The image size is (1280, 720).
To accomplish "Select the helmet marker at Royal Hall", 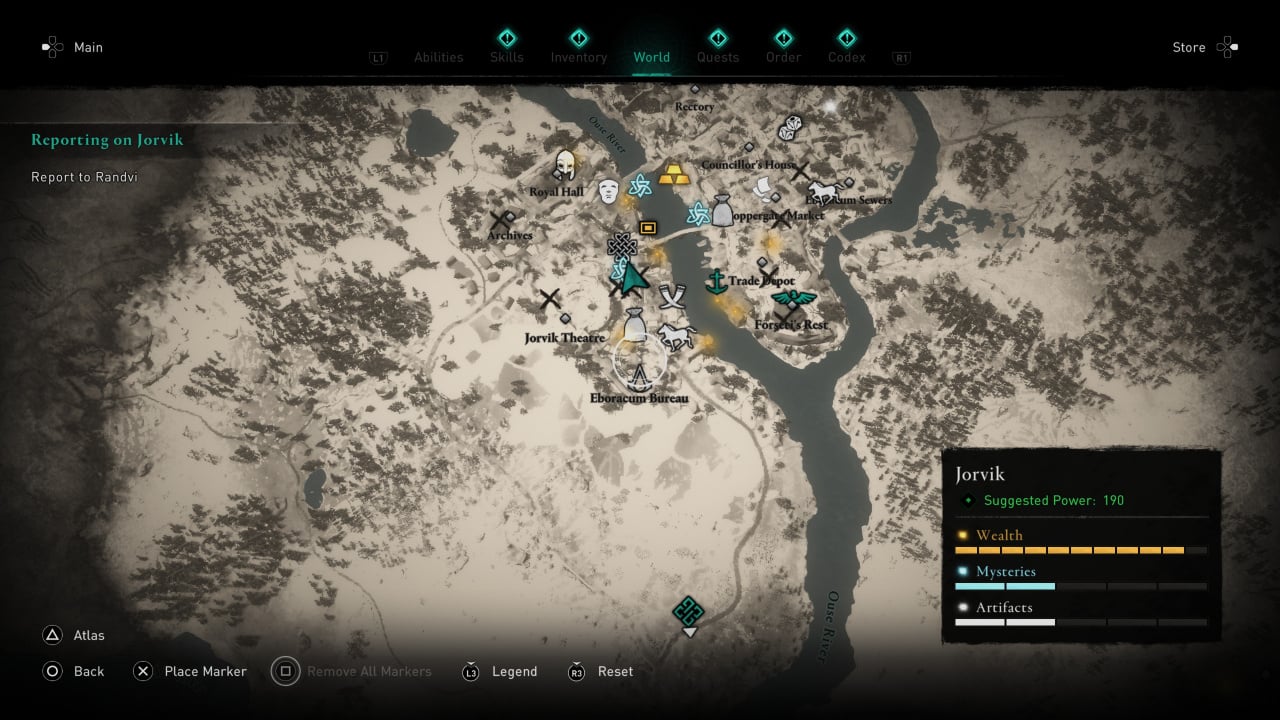I will [x=566, y=165].
